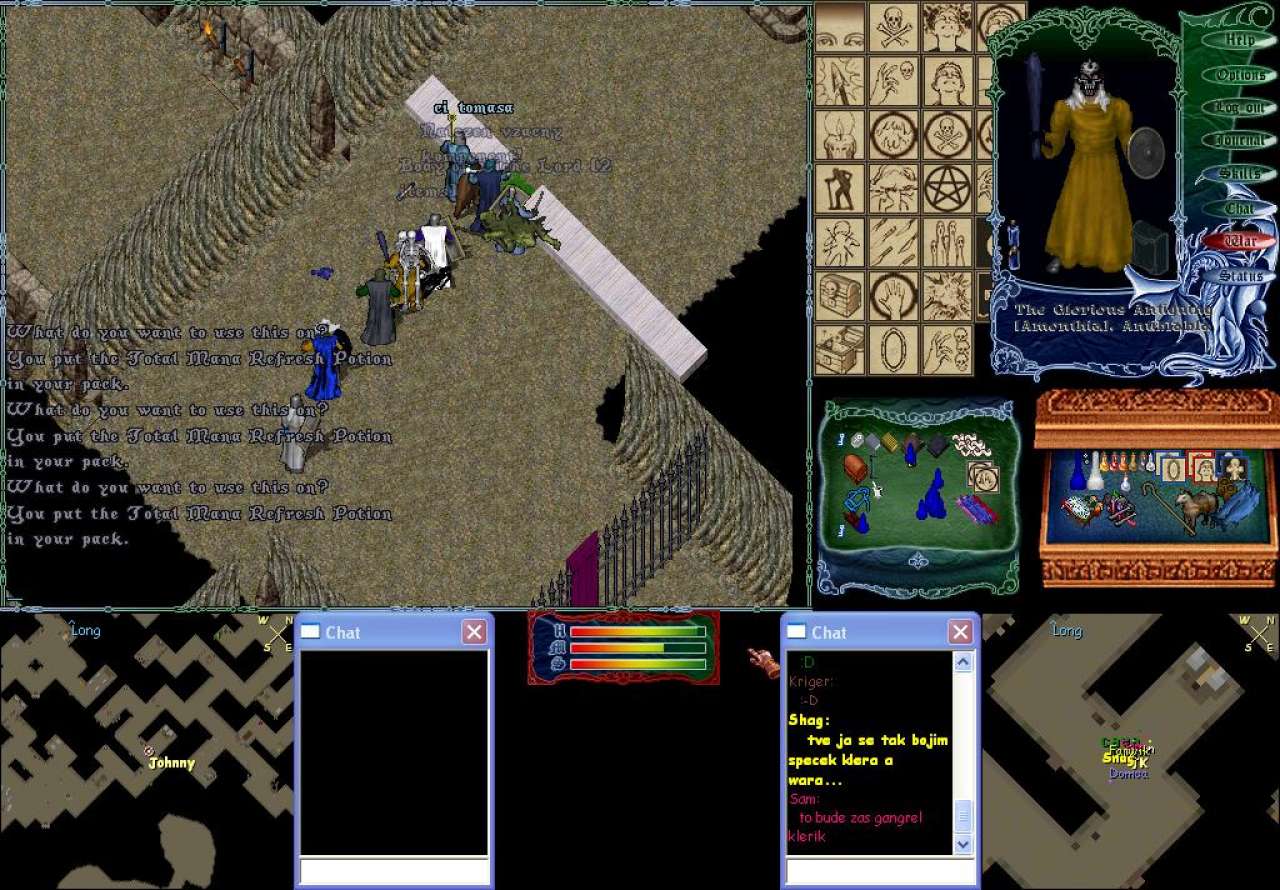Open the Journal
This screenshot has height=890, width=1280.
click(x=1240, y=141)
